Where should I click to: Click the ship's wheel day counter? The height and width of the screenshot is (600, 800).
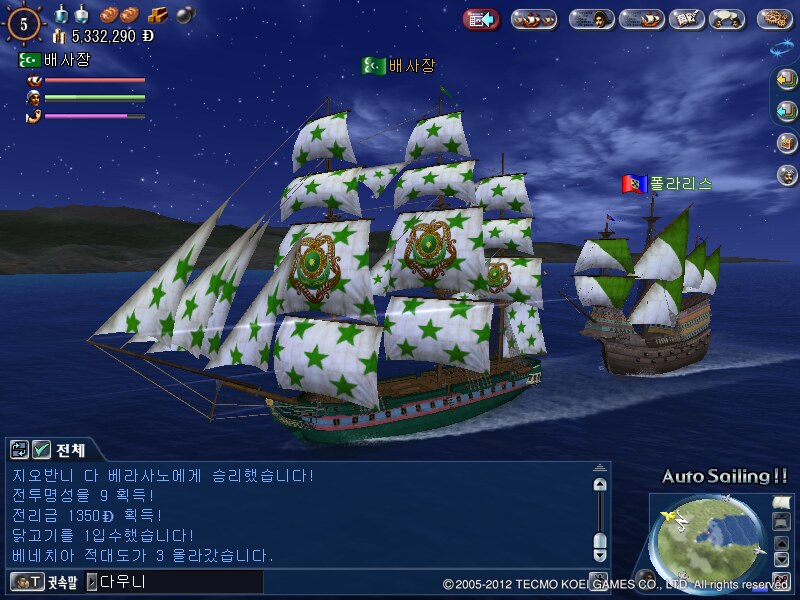coord(25,21)
